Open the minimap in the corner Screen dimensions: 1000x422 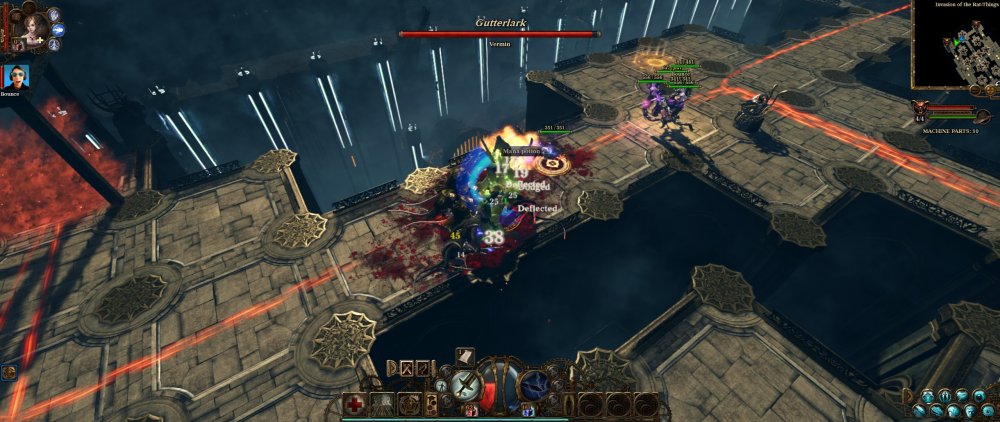click(955, 44)
